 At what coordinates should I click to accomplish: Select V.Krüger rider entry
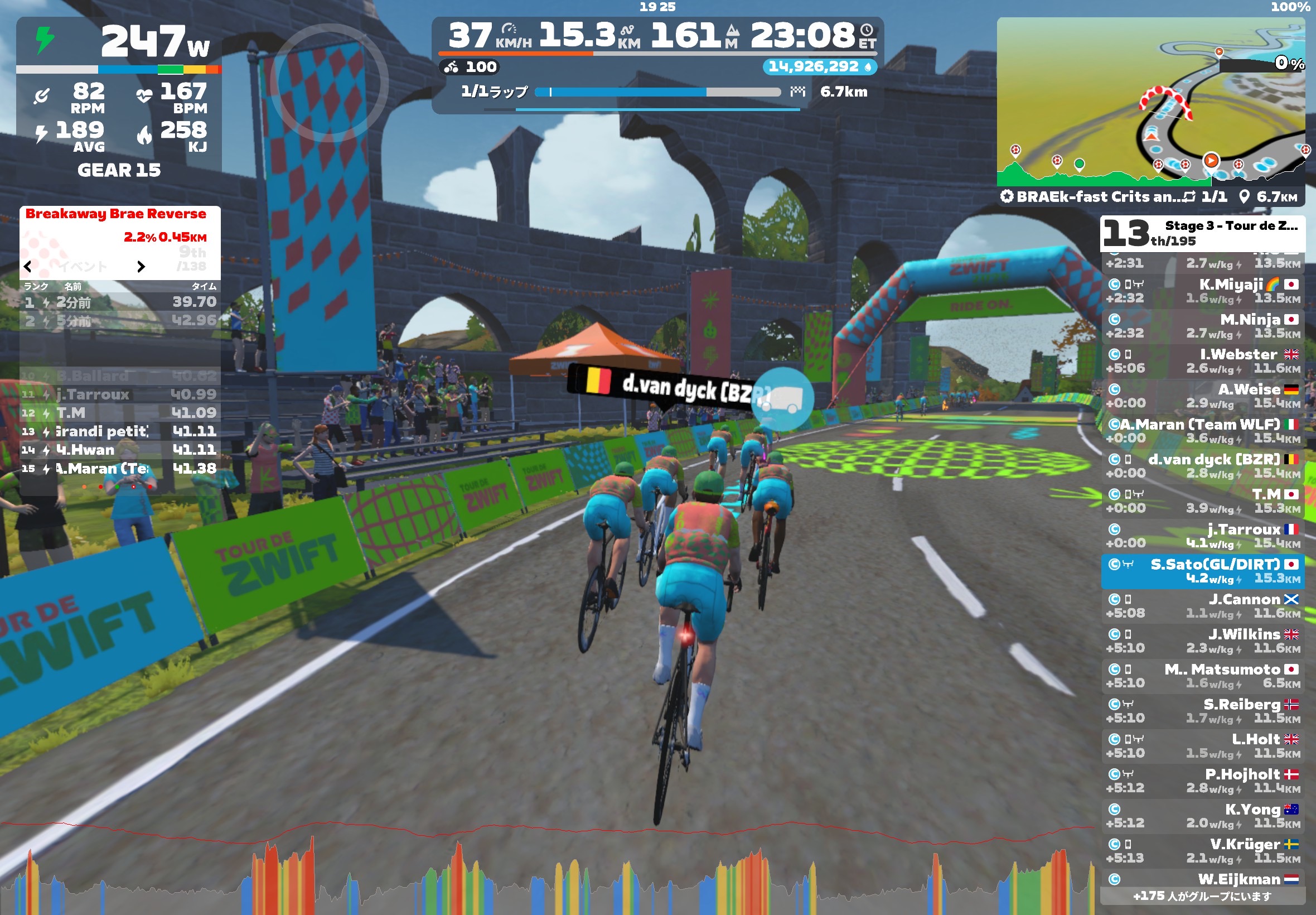coord(1202,850)
